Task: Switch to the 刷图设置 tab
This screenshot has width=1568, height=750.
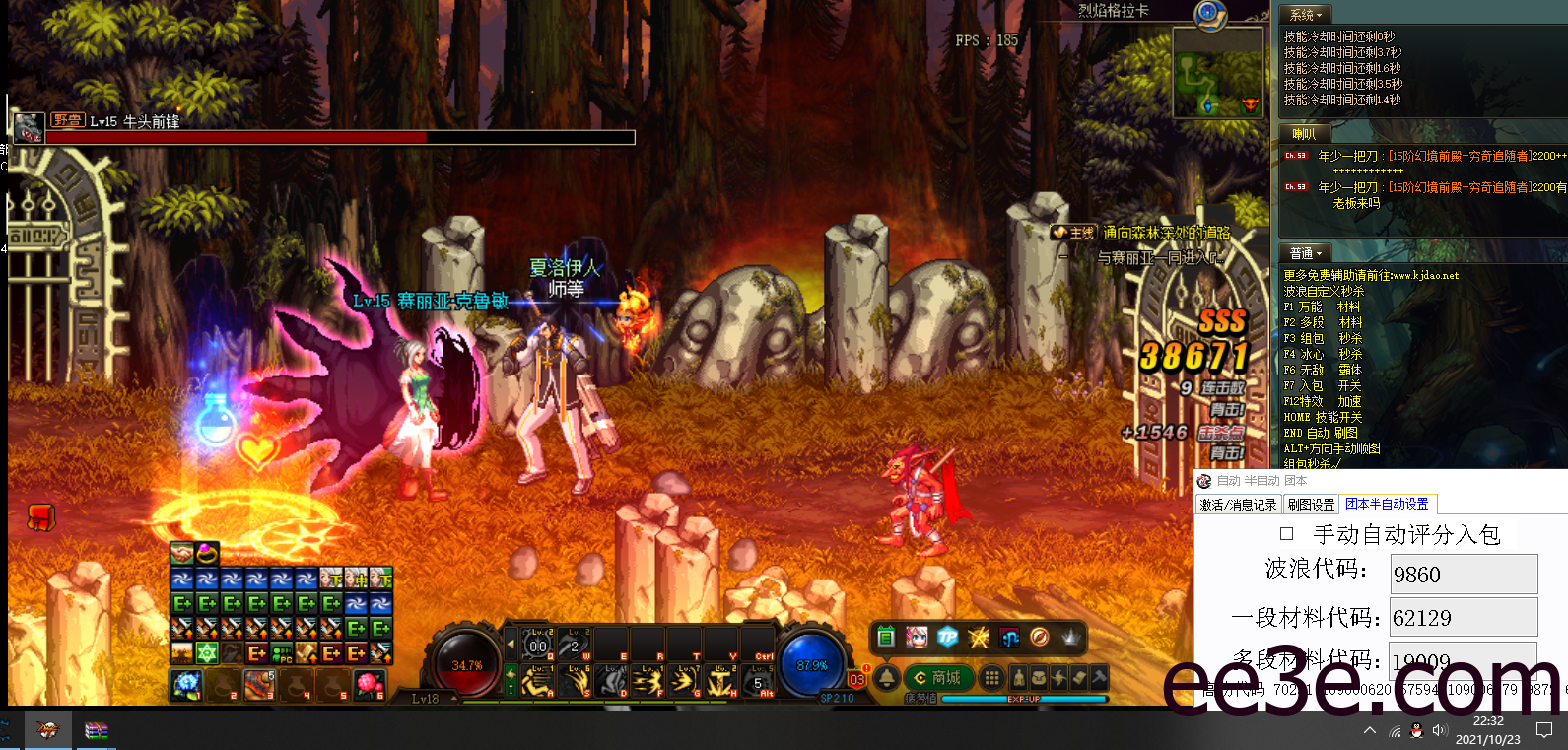Action: click(x=1311, y=505)
